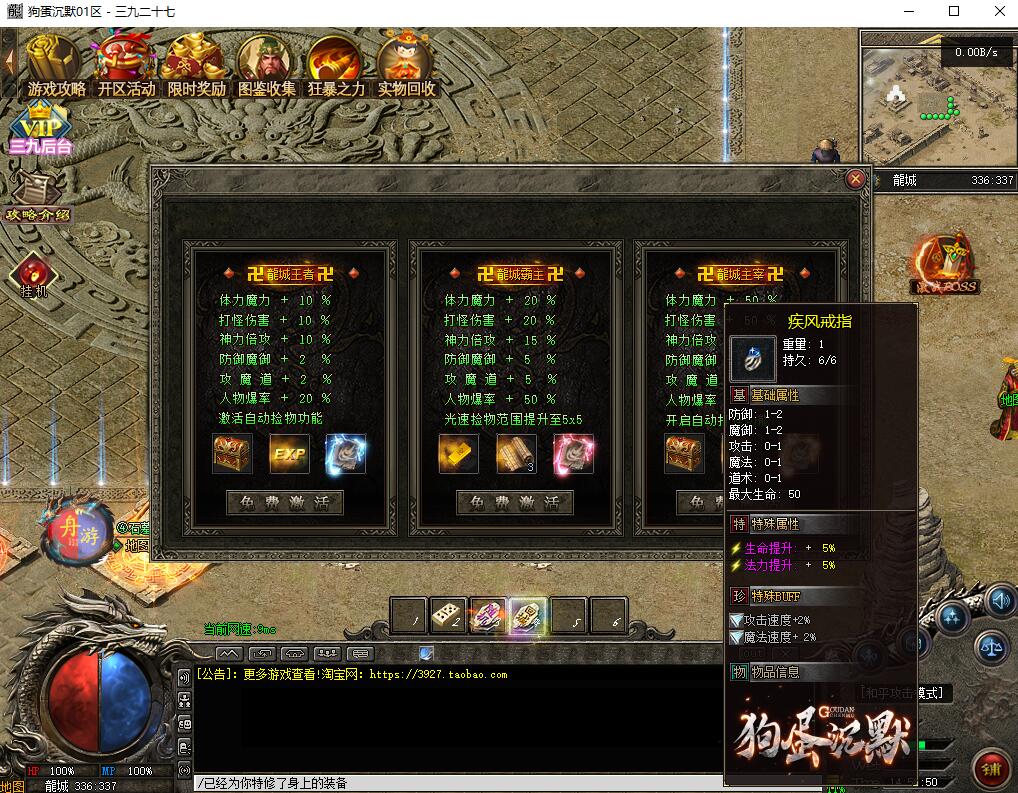This screenshot has height=793, width=1018.
Task: Select the gold ingot reward in 龍城霸主
Action: click(459, 454)
